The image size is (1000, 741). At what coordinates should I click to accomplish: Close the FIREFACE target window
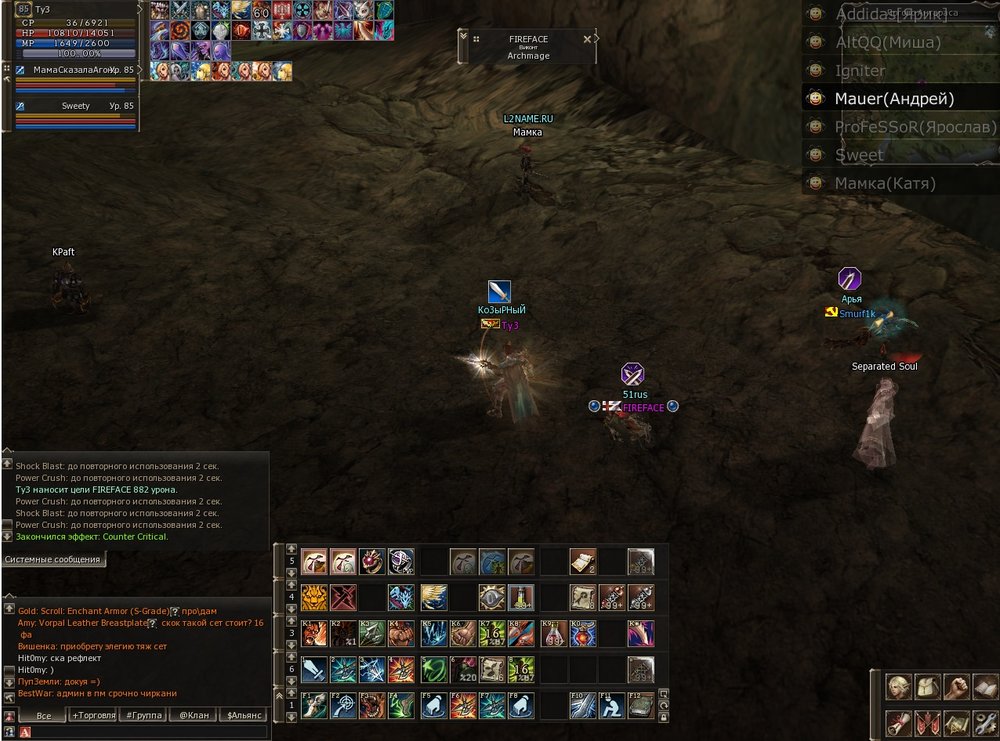[598, 39]
